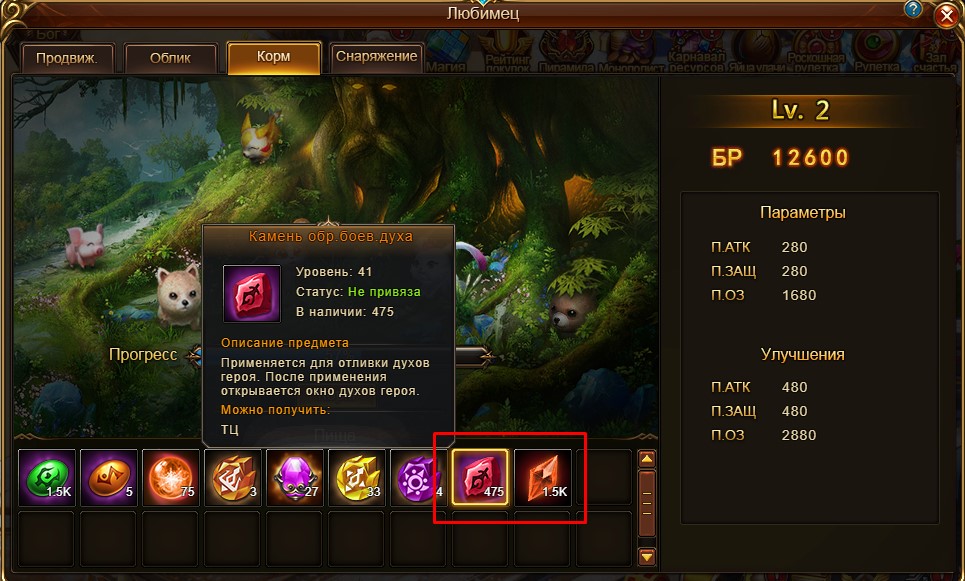Viewport: 965px width, 581px height.
Task: Pick the fiery orb item slot
Action: click(x=170, y=477)
